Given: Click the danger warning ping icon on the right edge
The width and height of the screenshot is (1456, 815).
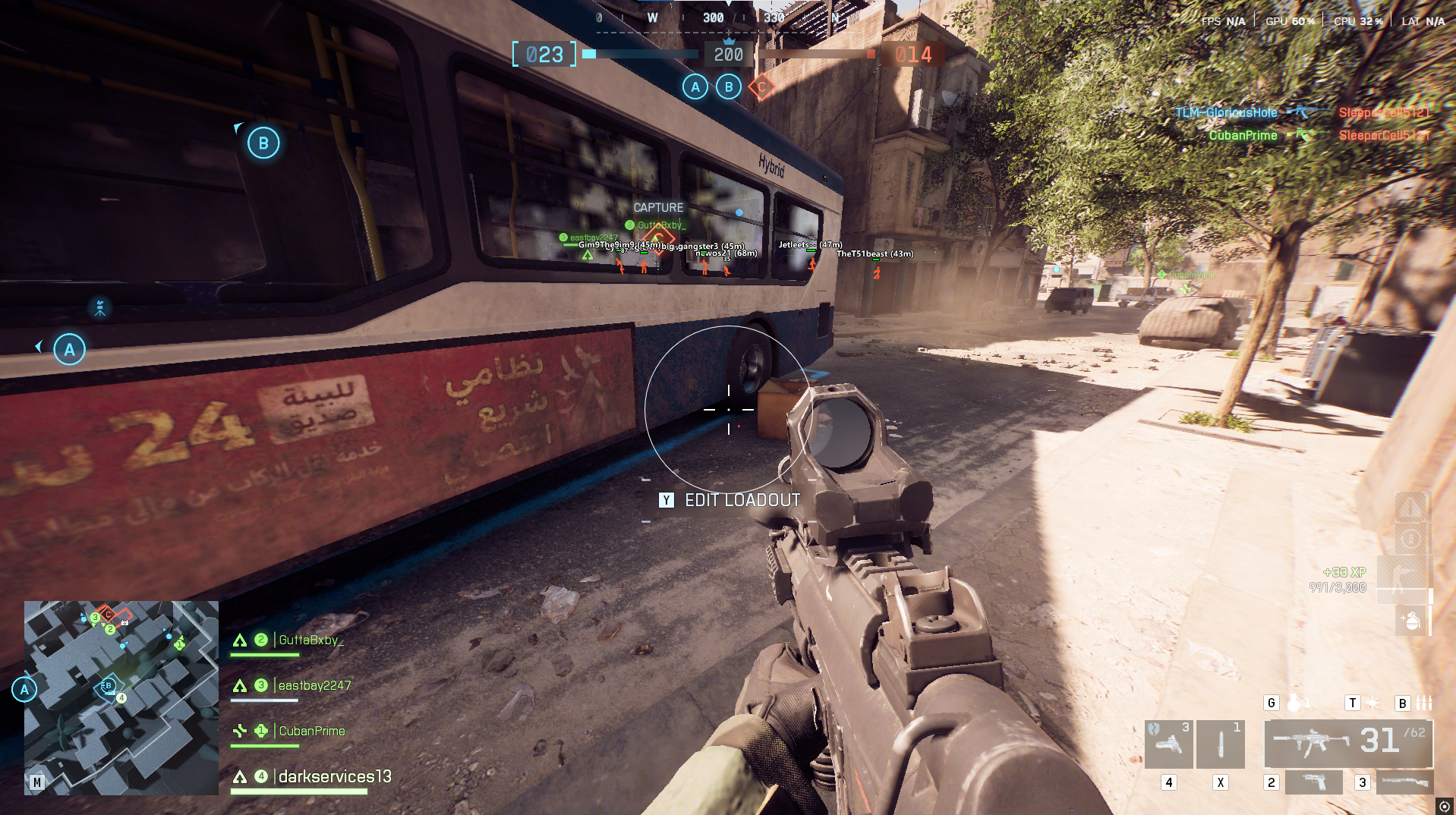Looking at the screenshot, I should point(1410,507).
